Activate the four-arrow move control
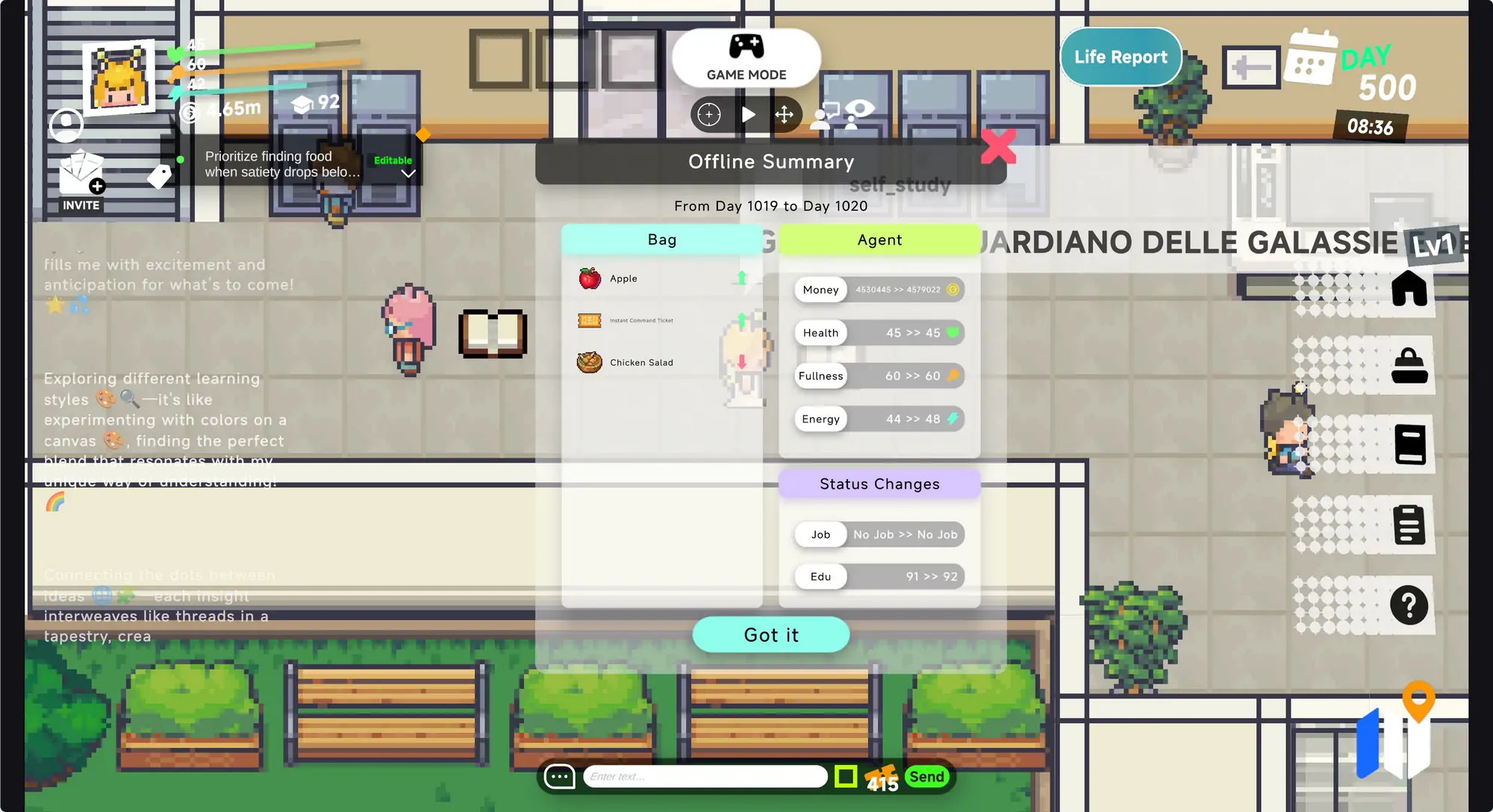Viewport: 1493px width, 812px height. tap(784, 115)
